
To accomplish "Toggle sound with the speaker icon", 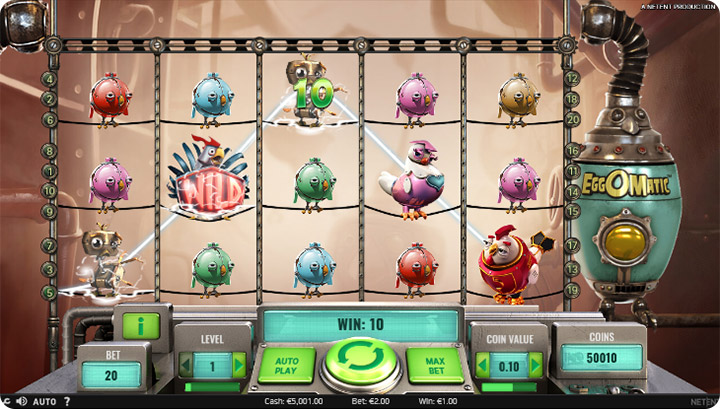I will (20, 402).
